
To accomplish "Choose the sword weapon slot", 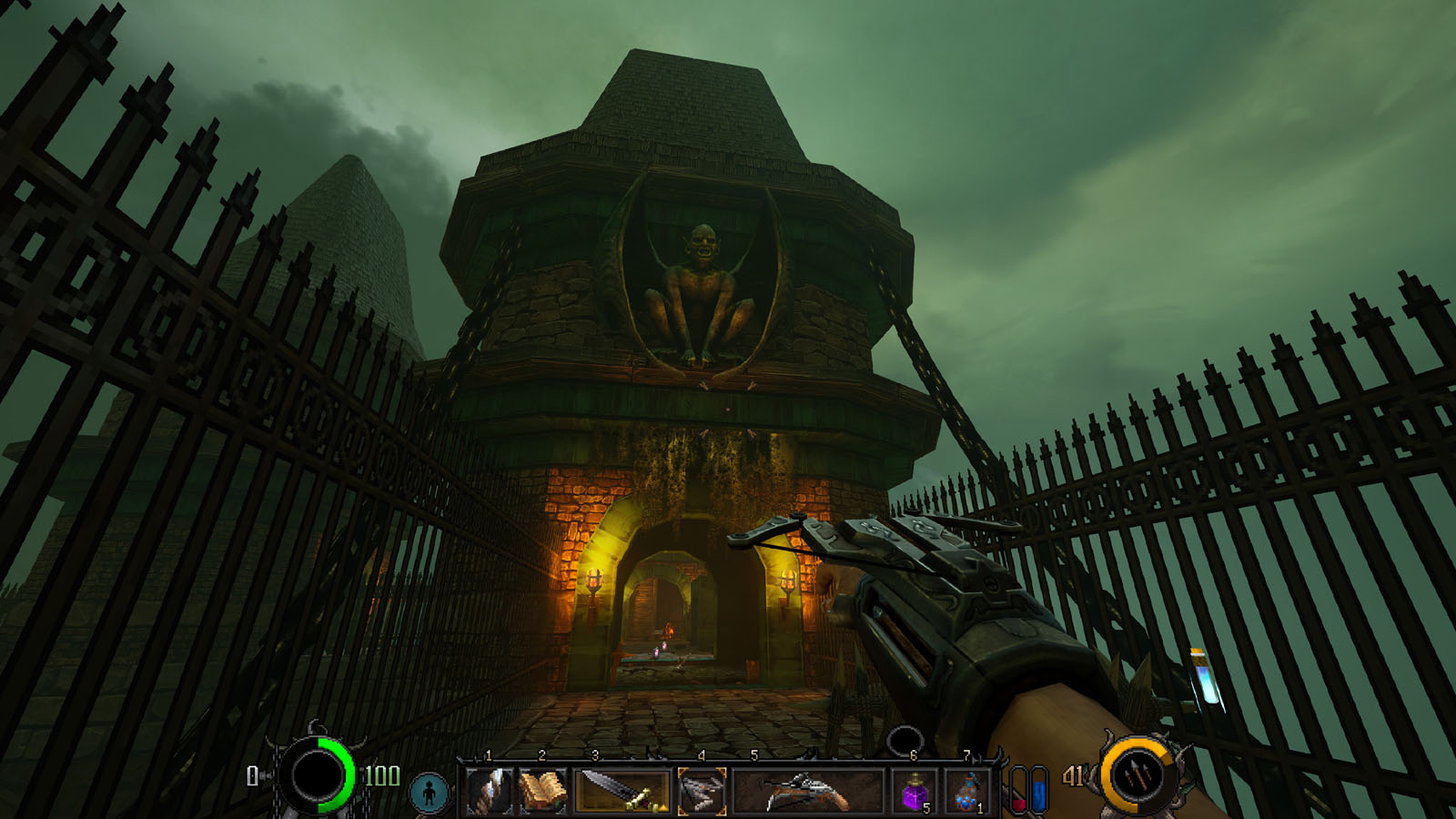I will [x=623, y=790].
